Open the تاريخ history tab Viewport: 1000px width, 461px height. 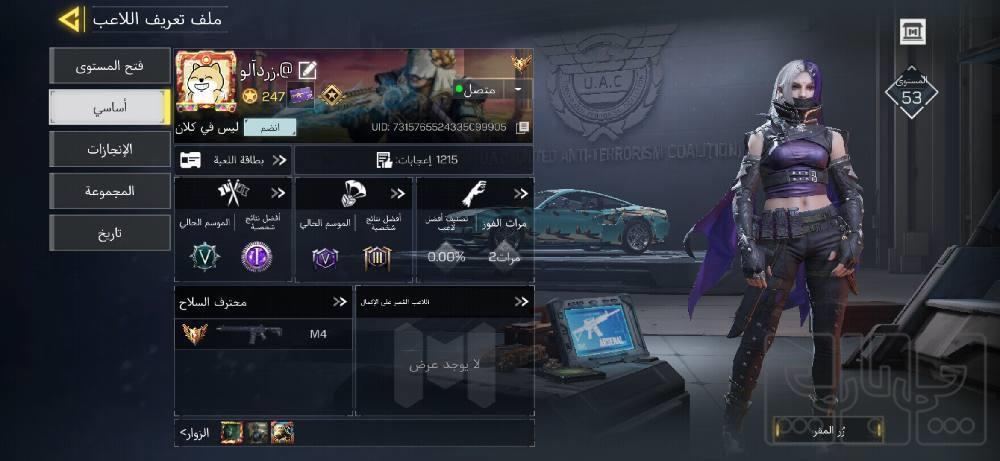tap(110, 232)
